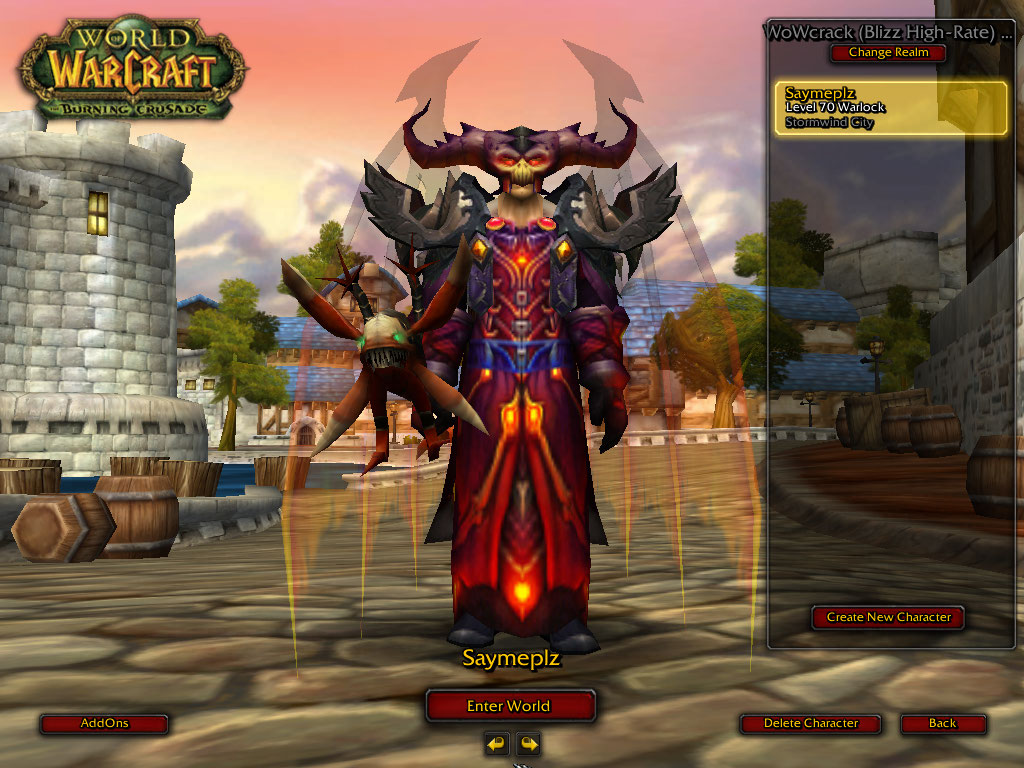Open the AddOns list
Image resolution: width=1024 pixels, height=768 pixels.
click(x=104, y=723)
